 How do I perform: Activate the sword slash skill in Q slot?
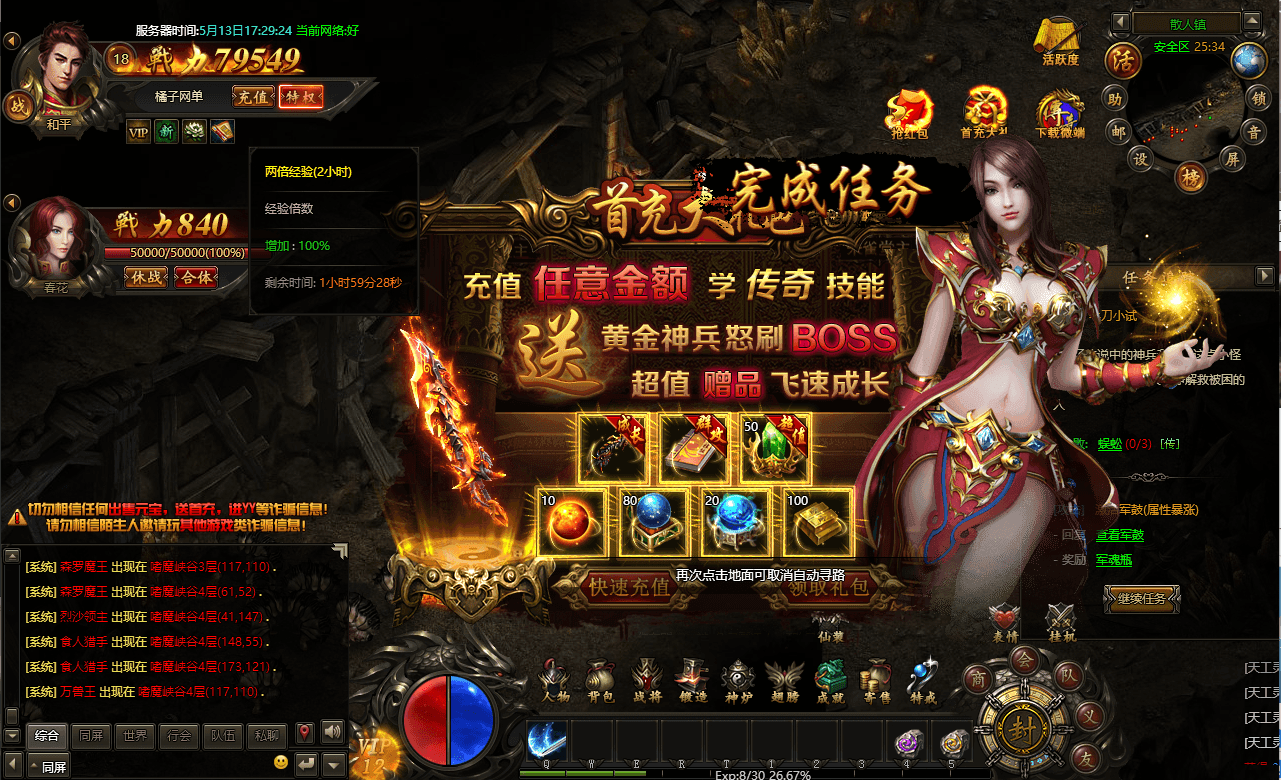[547, 741]
